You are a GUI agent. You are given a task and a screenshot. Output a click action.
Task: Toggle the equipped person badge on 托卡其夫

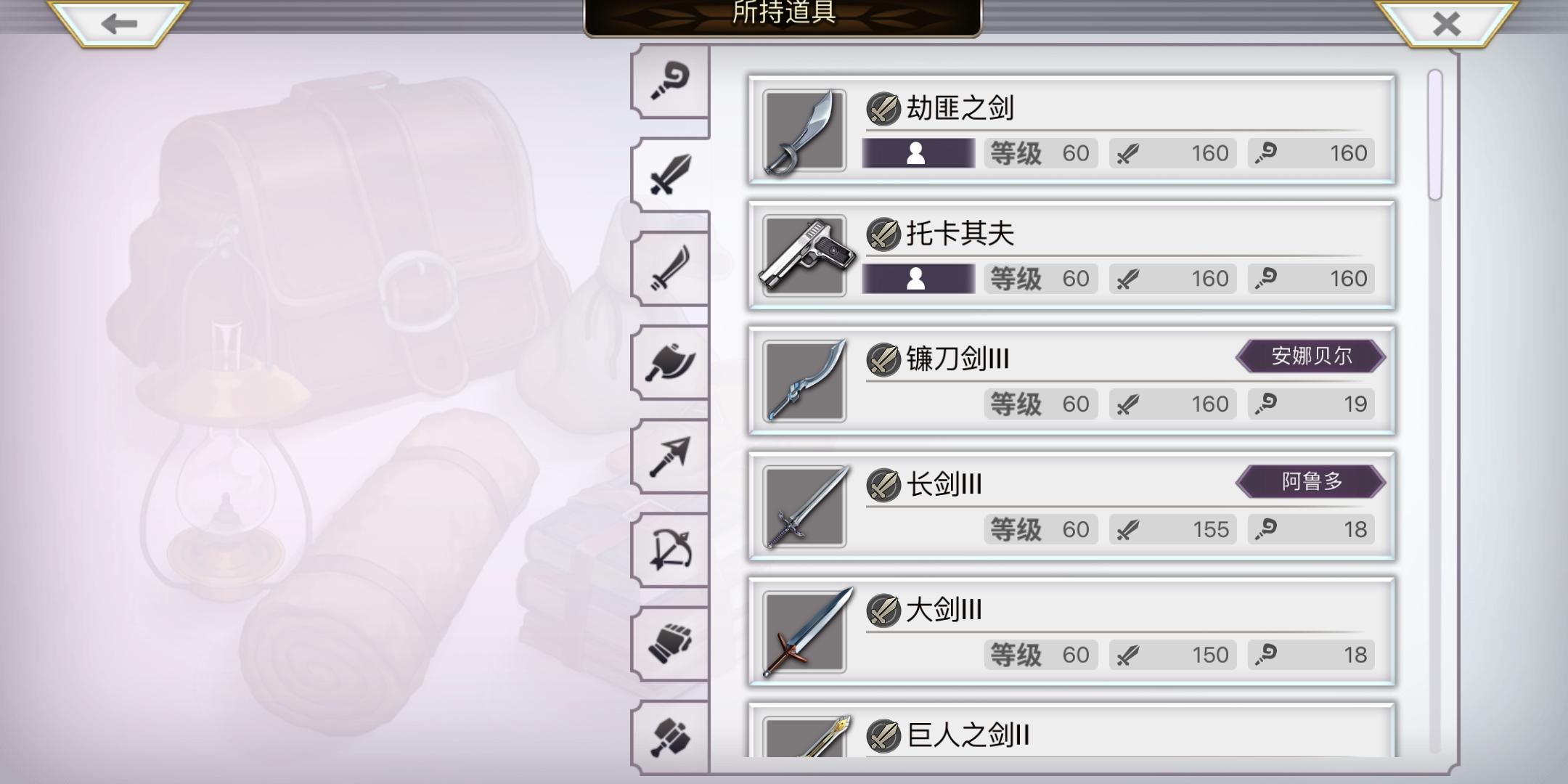(917, 278)
